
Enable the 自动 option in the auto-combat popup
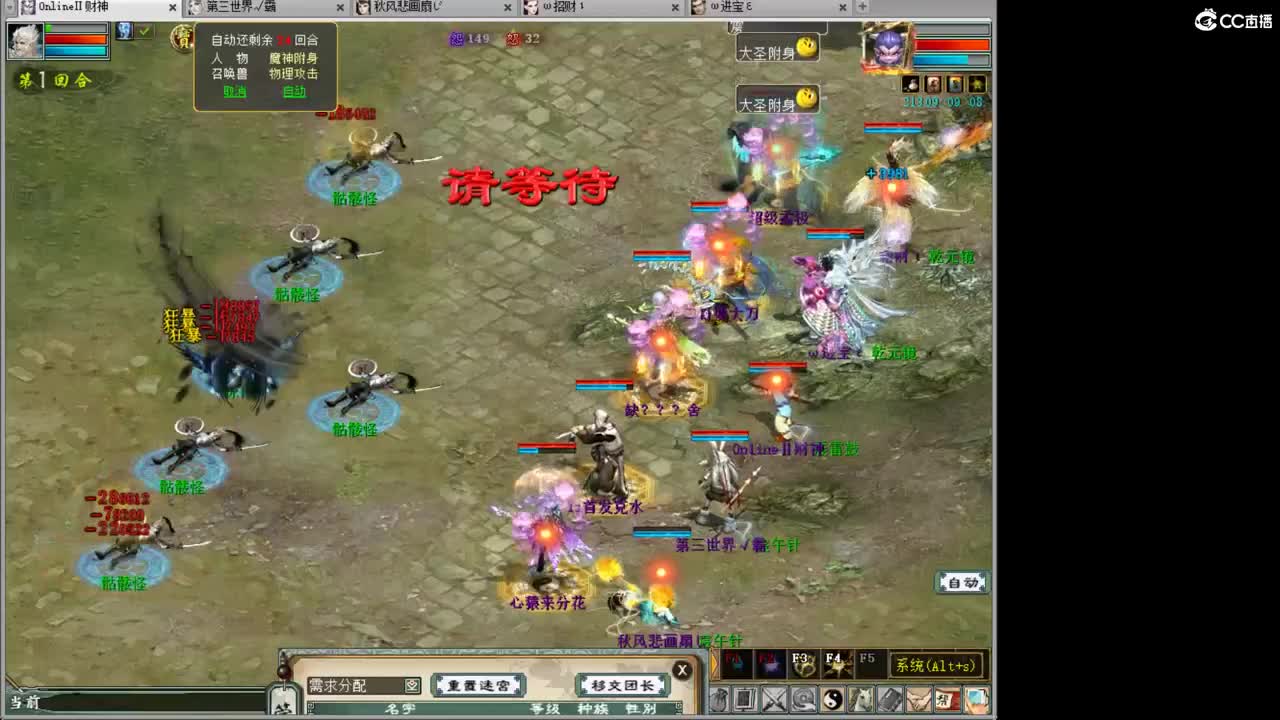point(294,92)
